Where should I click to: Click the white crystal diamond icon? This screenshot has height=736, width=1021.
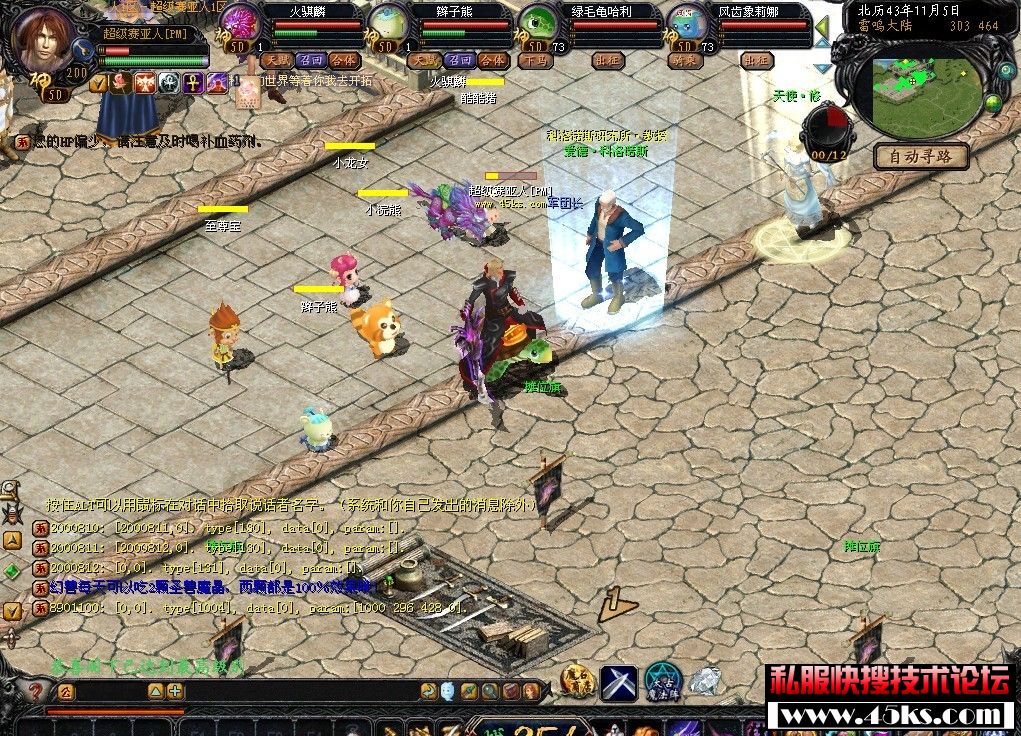[706, 681]
